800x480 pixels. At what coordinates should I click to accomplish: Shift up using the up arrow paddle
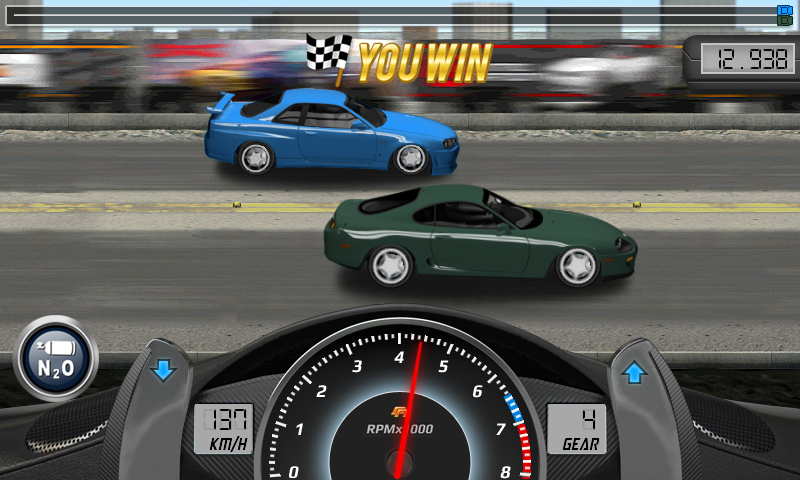(x=634, y=374)
